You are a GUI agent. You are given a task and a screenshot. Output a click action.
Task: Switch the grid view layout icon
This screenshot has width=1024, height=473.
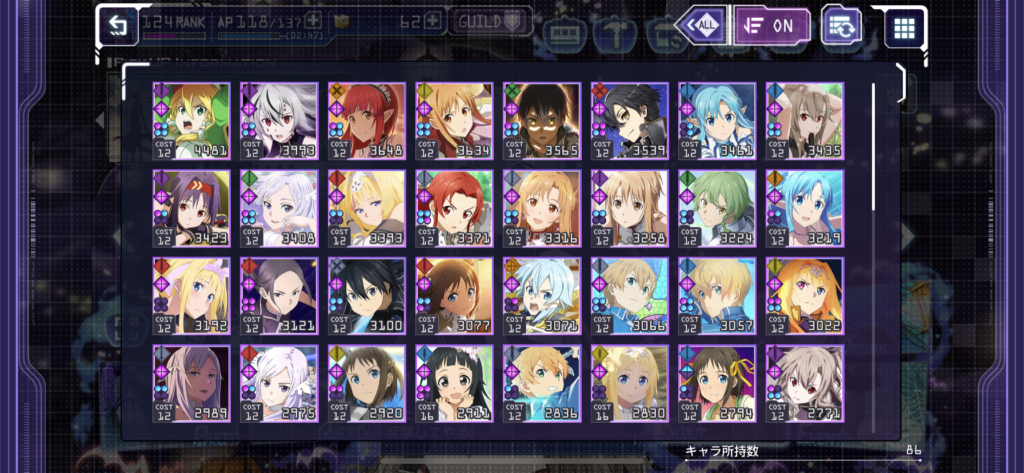tap(904, 27)
